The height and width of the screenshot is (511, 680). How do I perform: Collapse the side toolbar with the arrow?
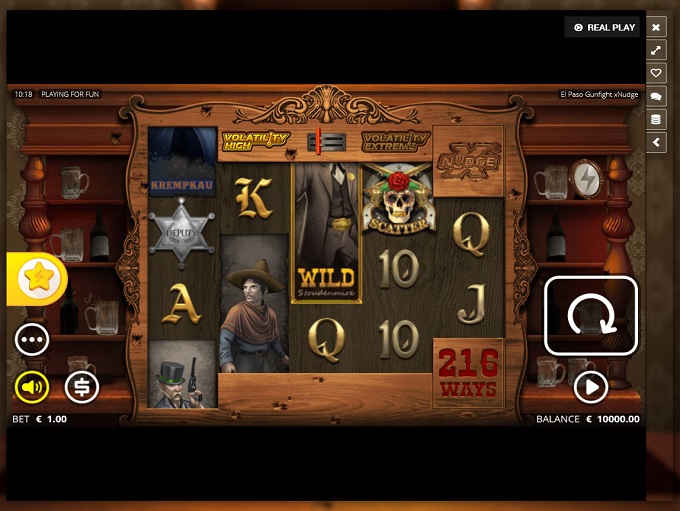(656, 142)
